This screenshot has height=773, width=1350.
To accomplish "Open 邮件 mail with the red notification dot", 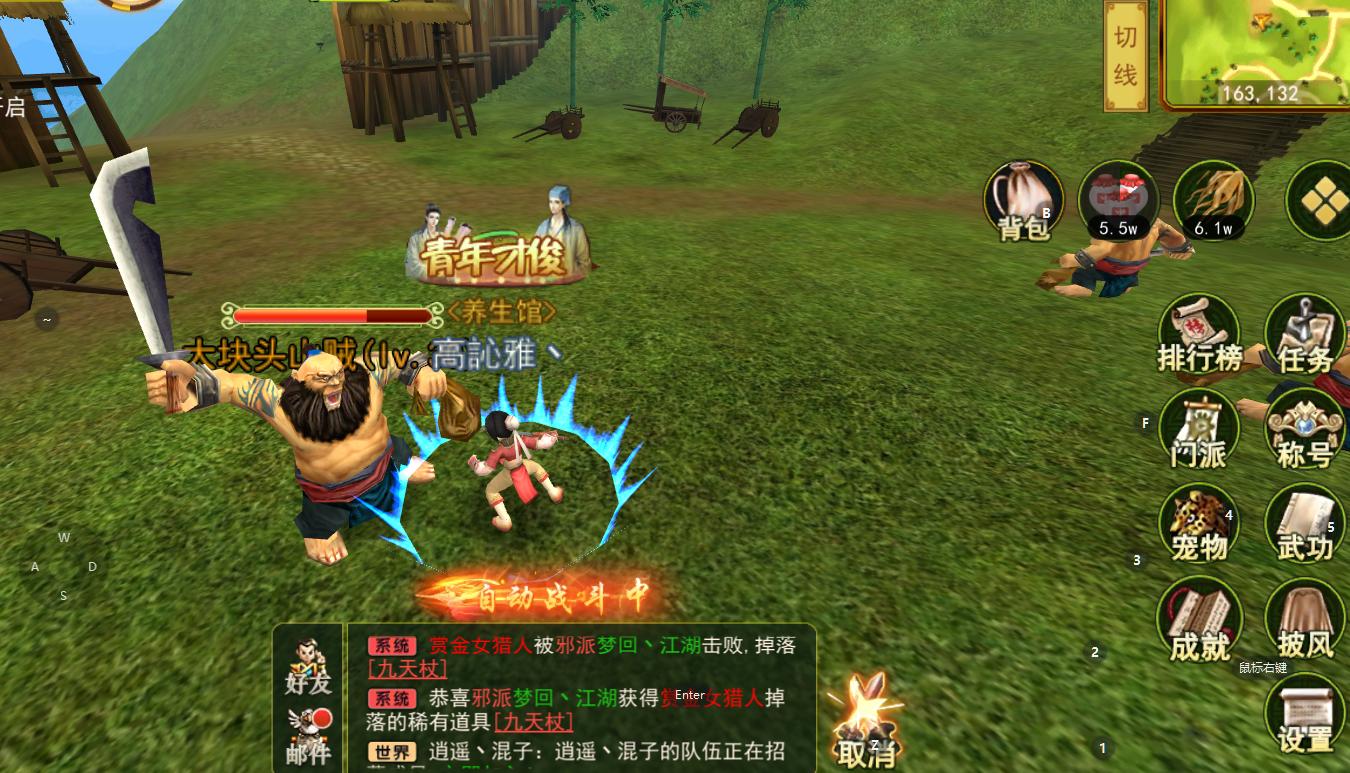I will click(307, 727).
